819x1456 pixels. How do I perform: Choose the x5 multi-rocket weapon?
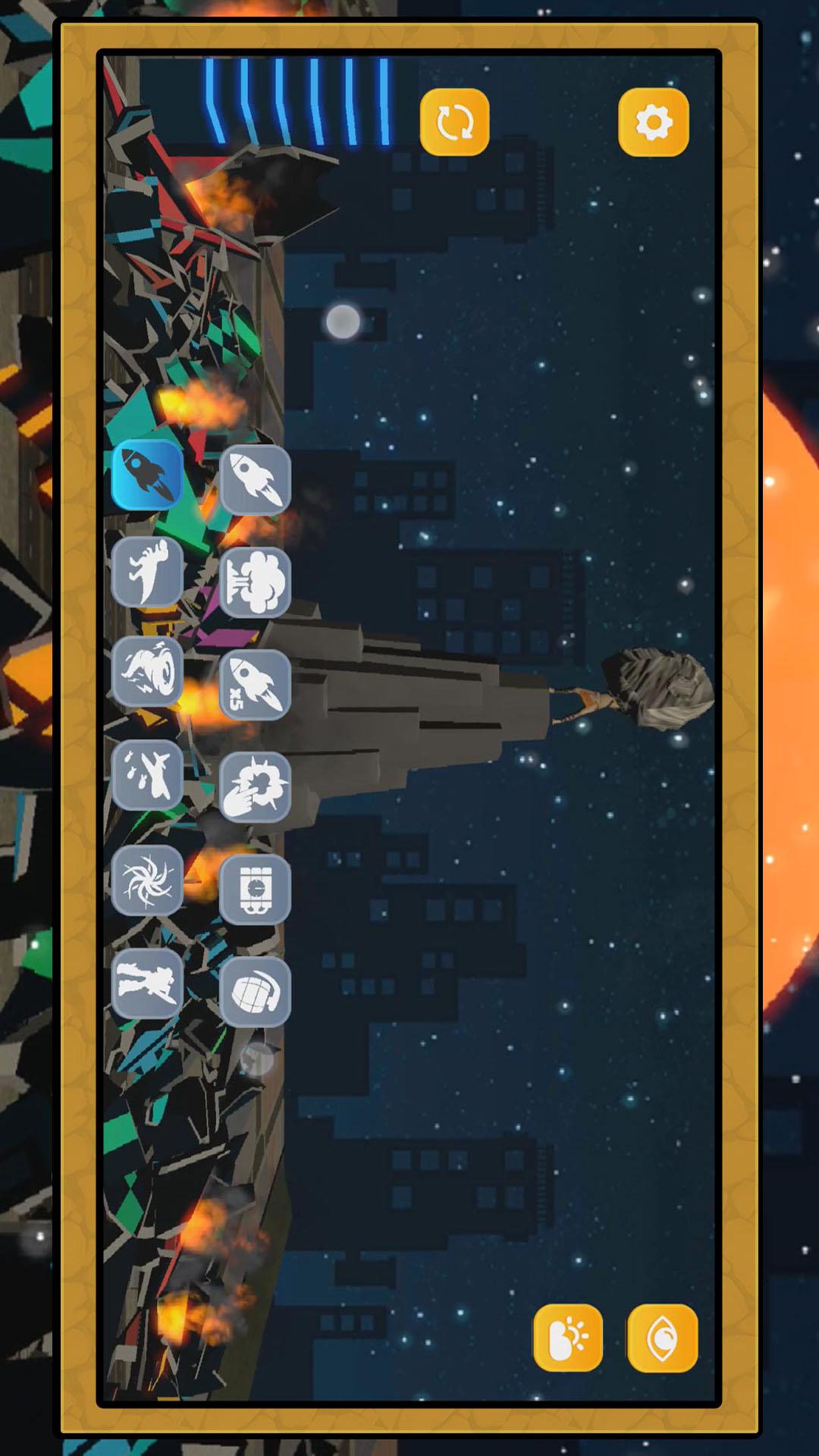point(255,685)
